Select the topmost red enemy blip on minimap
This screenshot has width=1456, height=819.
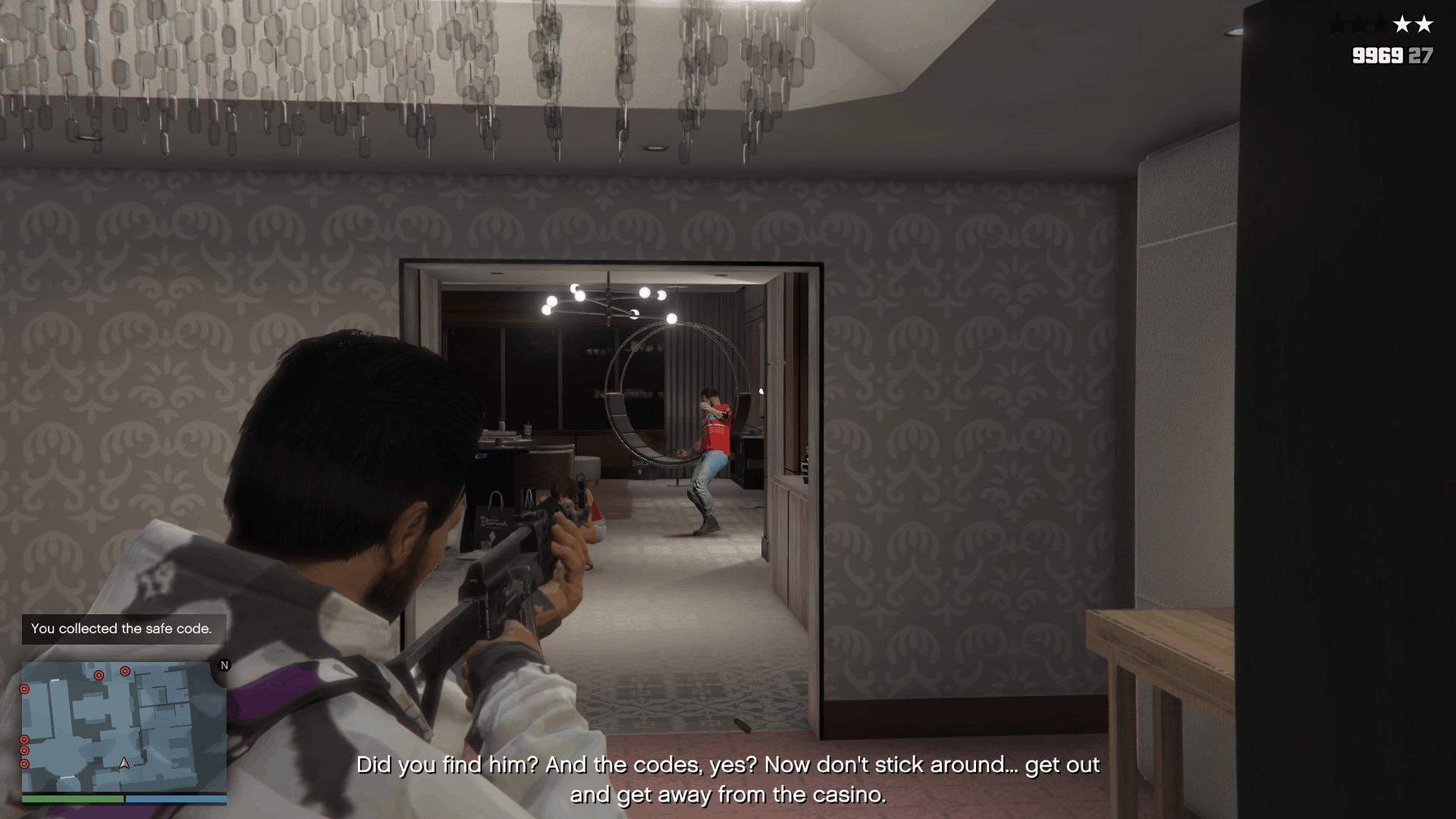coord(125,671)
